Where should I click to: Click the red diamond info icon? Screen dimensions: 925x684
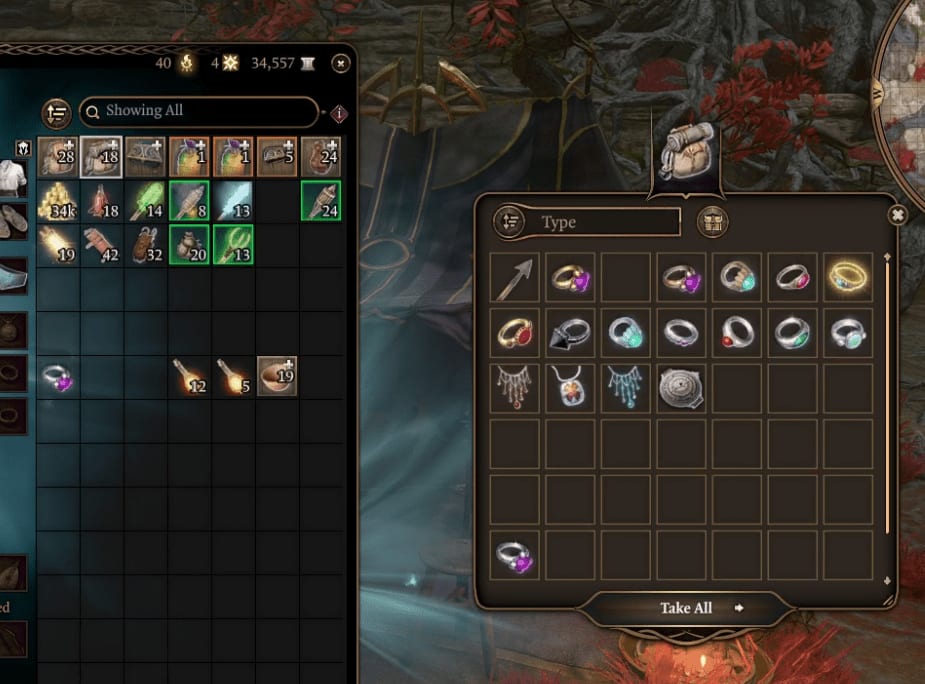pos(339,113)
